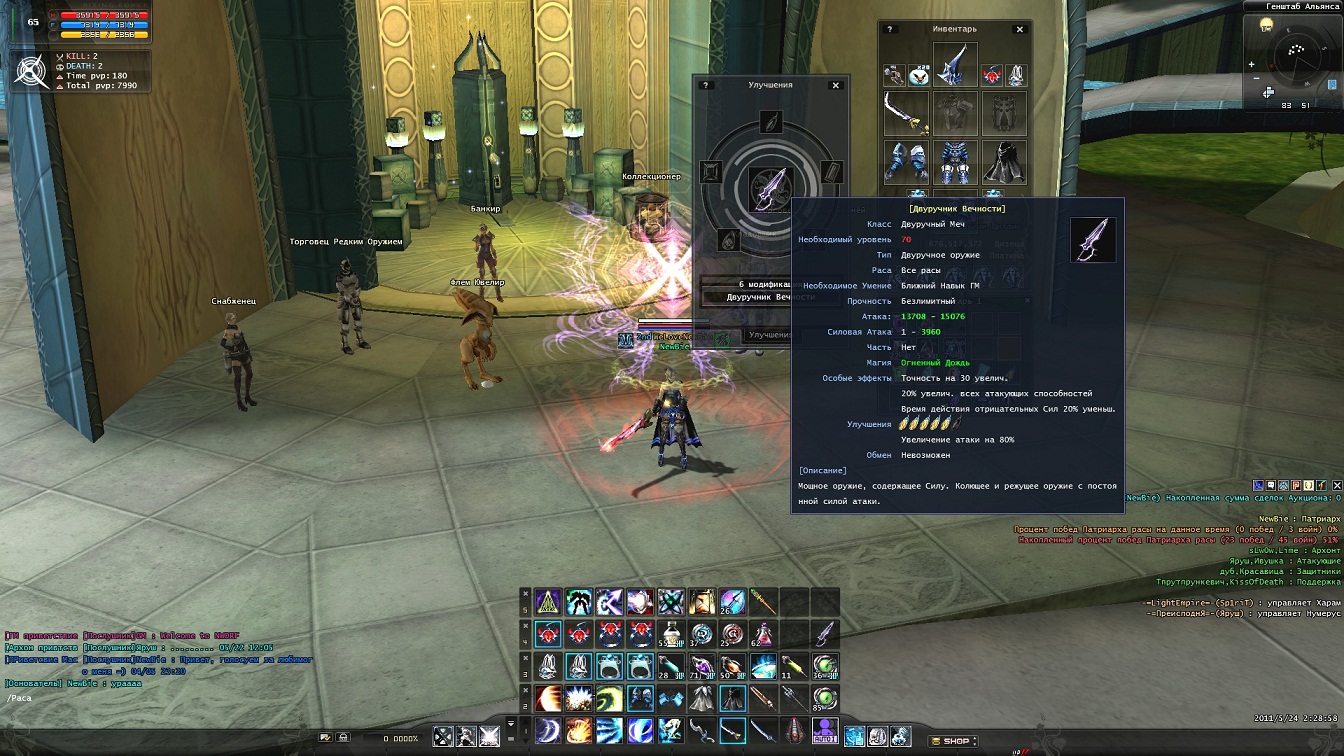Select the curved sword weapon slot
This screenshot has width=1344, height=756.
906,113
